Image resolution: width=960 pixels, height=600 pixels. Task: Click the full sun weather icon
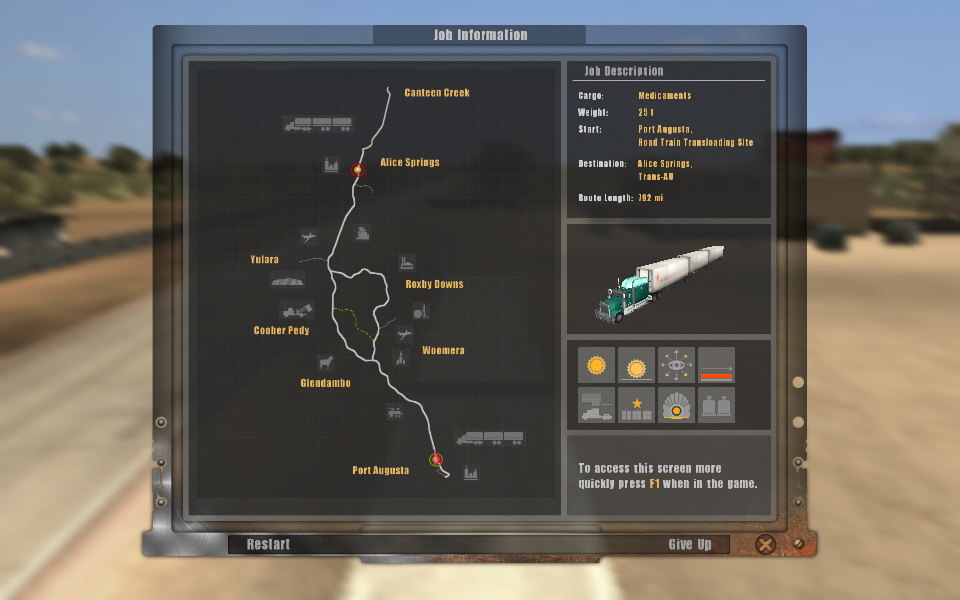coord(597,366)
